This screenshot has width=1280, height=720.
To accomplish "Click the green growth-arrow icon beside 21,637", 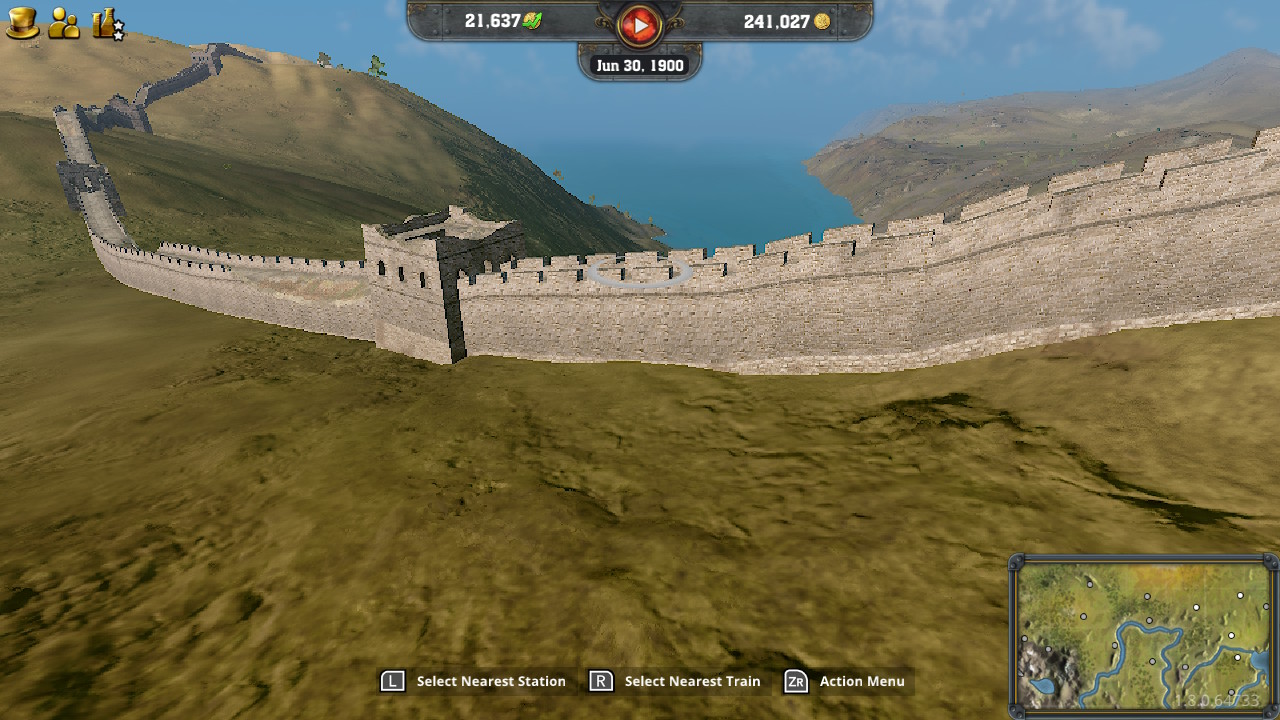I will pos(530,21).
